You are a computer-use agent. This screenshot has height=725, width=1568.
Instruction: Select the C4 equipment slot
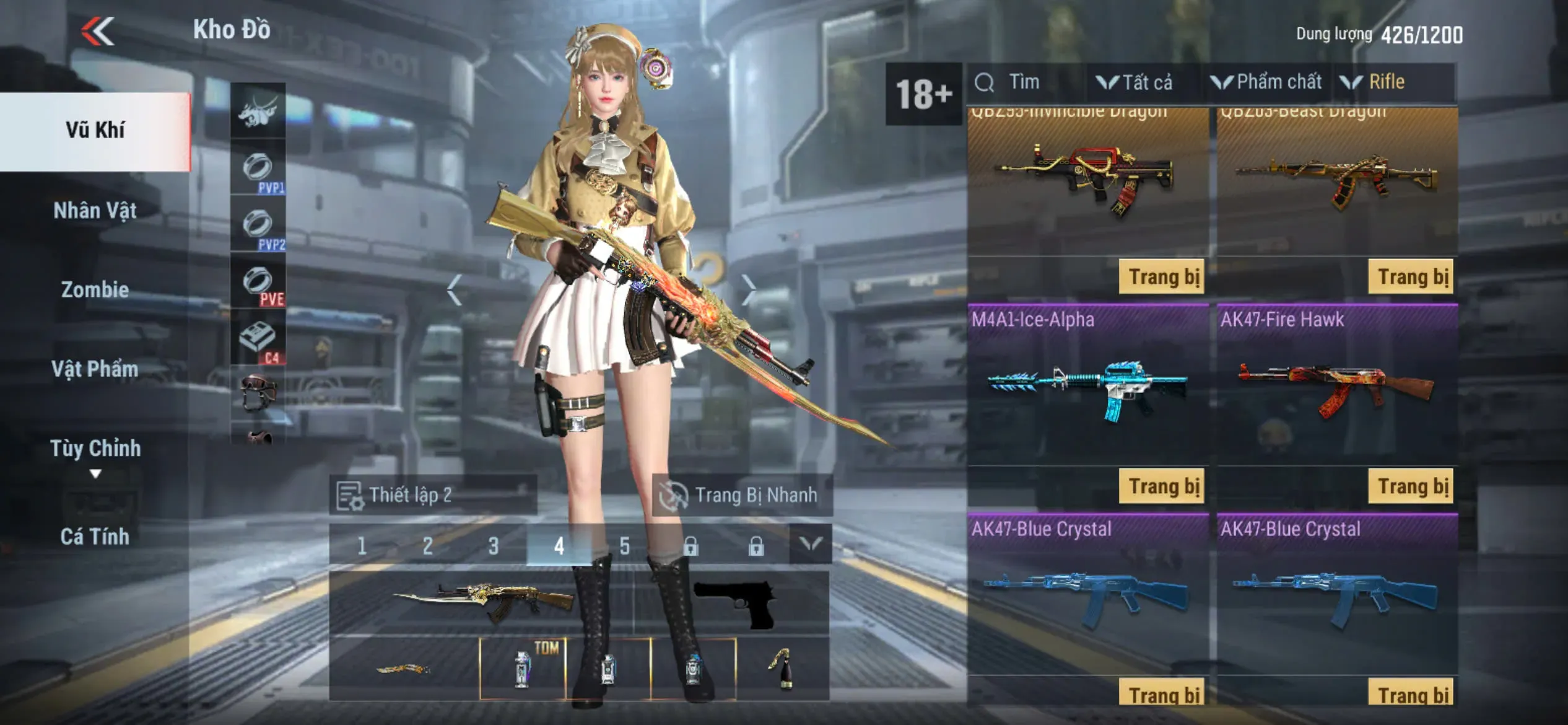(x=258, y=339)
